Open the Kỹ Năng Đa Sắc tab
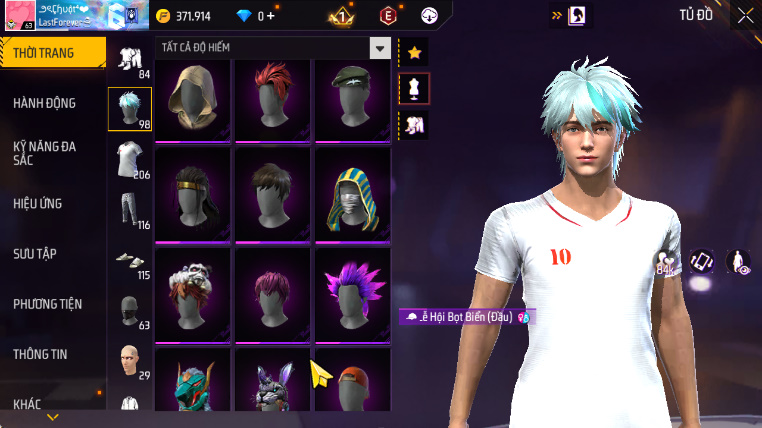Screen dimensions: 762x428 click(x=45, y=153)
